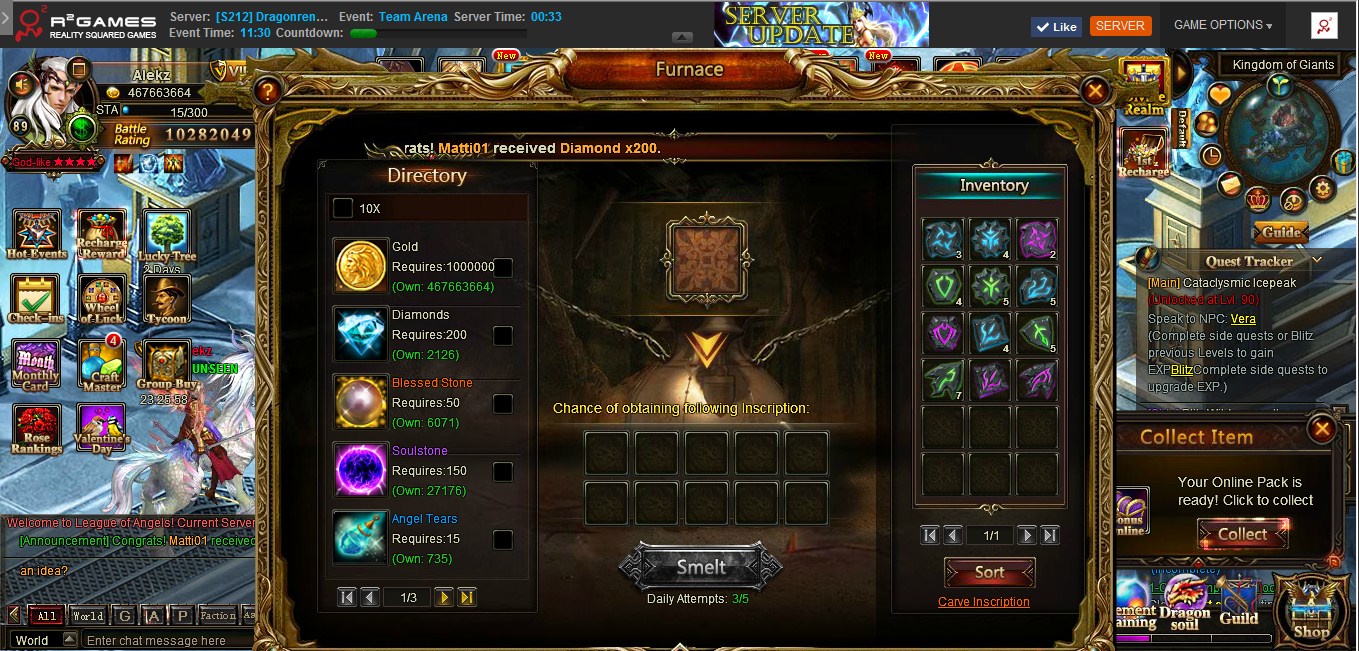Jump to the last Directory page
The height and width of the screenshot is (651, 1359).
pyautogui.click(x=467, y=597)
